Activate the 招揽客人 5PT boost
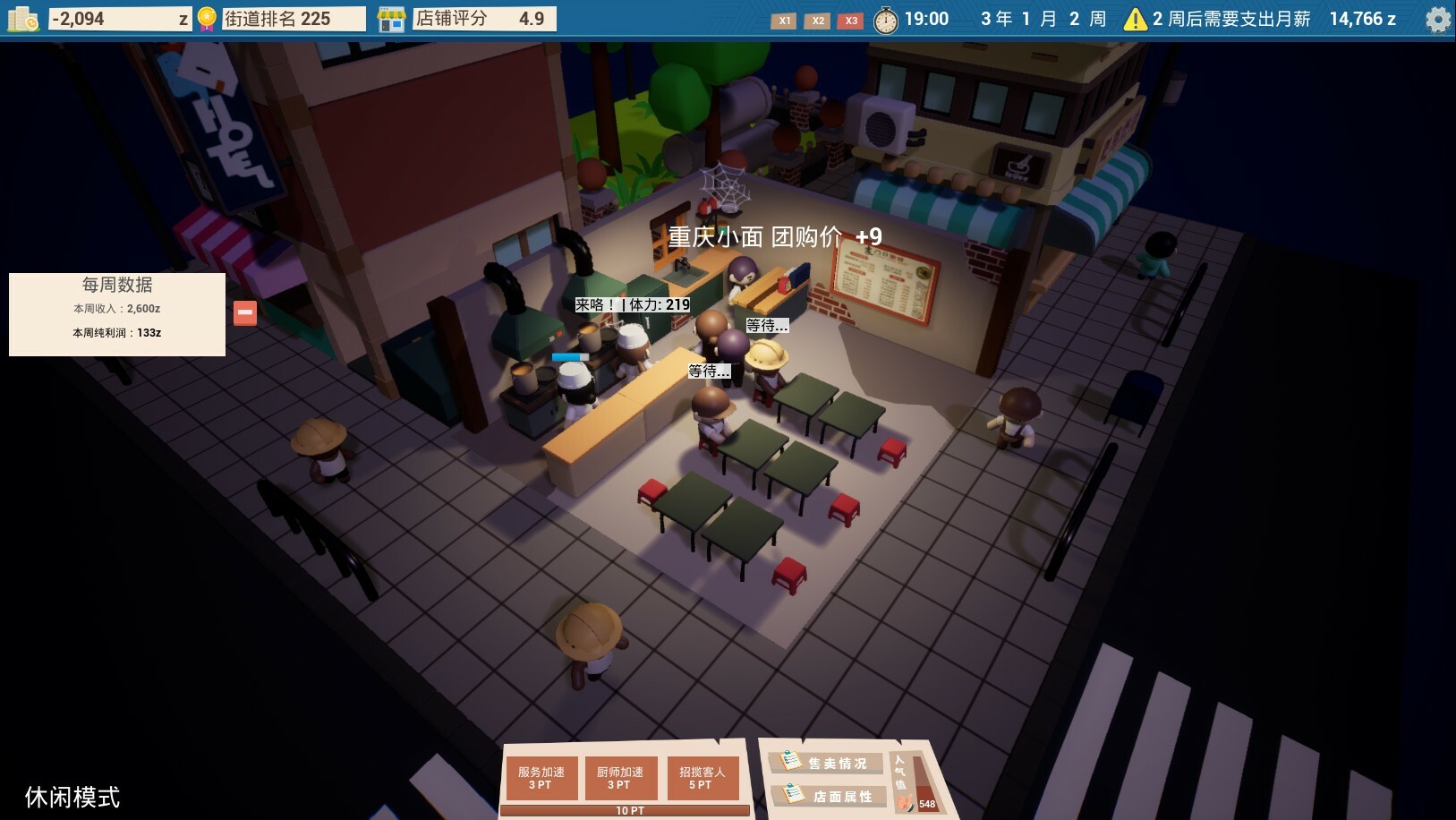The width and height of the screenshot is (1456, 820). [x=702, y=777]
